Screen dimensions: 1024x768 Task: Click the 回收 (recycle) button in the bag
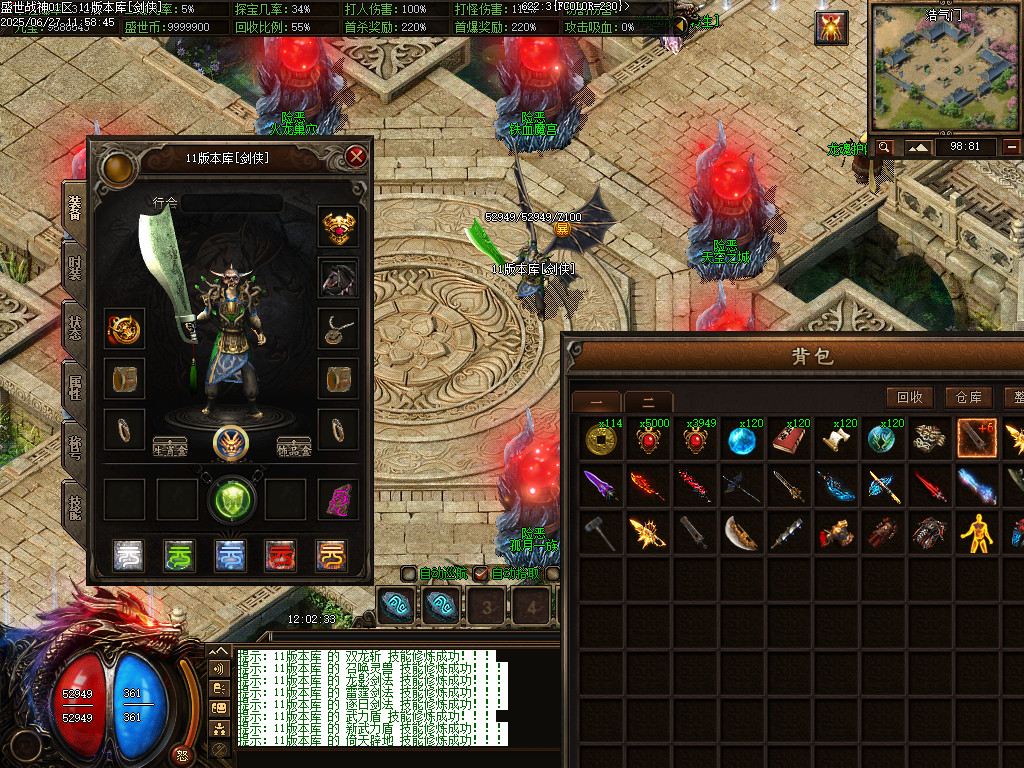coord(909,397)
